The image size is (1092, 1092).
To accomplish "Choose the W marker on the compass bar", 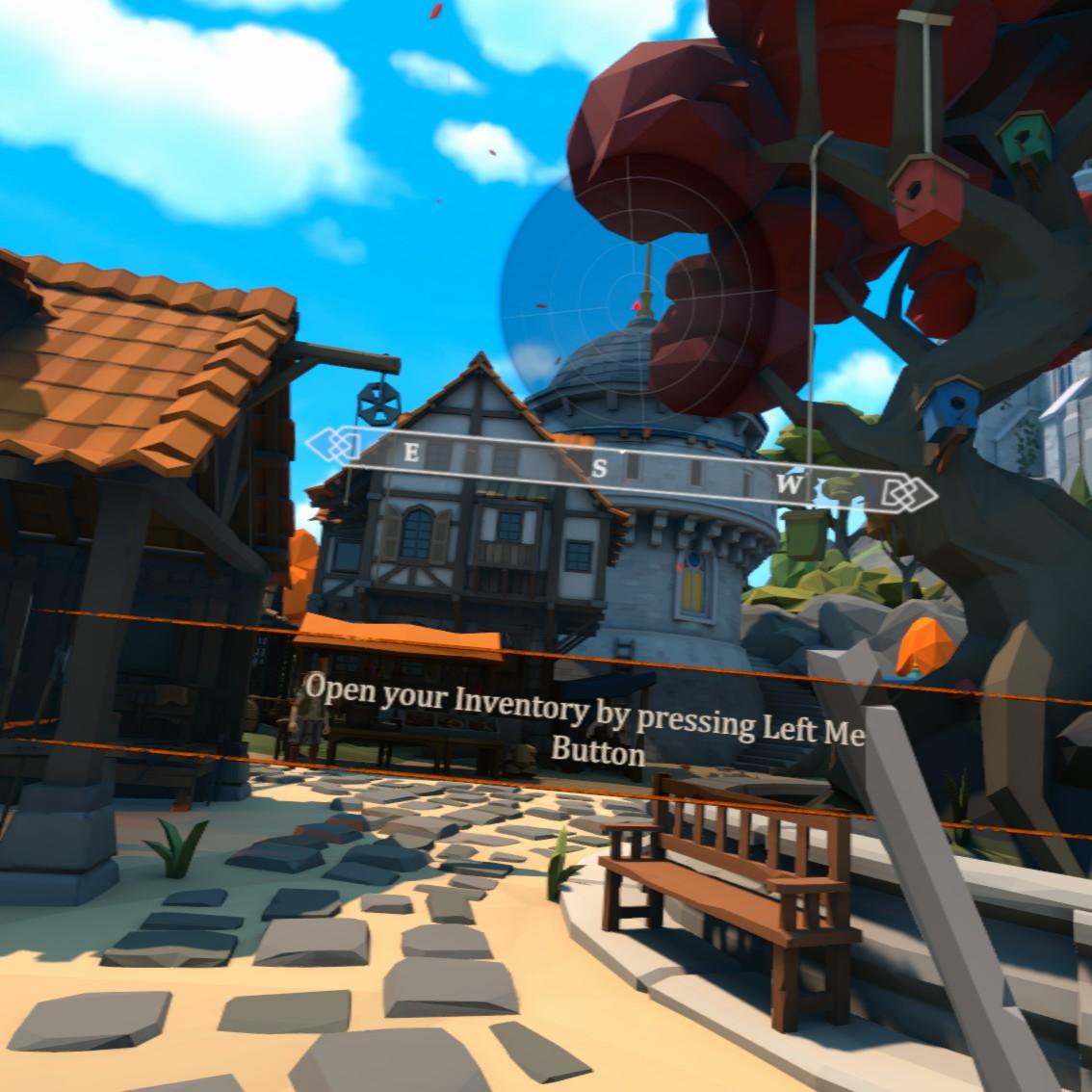I will tap(789, 486).
